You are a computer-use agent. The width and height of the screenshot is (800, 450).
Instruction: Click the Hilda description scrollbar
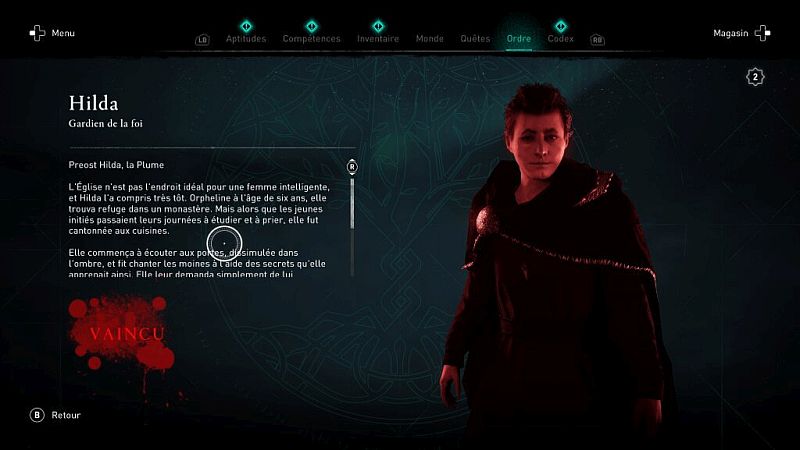coord(352,218)
